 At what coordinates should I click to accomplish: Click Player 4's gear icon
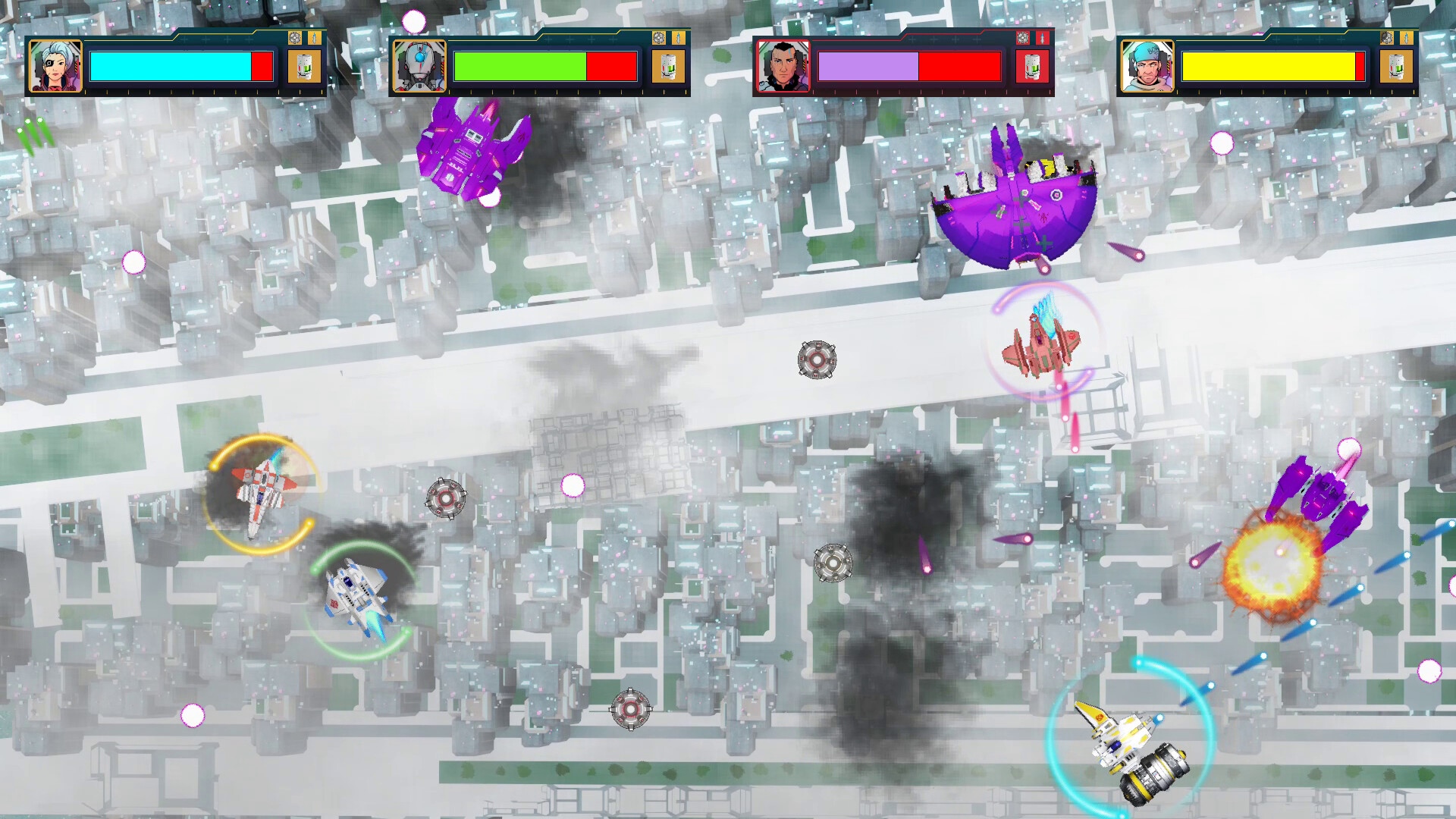click(x=1387, y=38)
